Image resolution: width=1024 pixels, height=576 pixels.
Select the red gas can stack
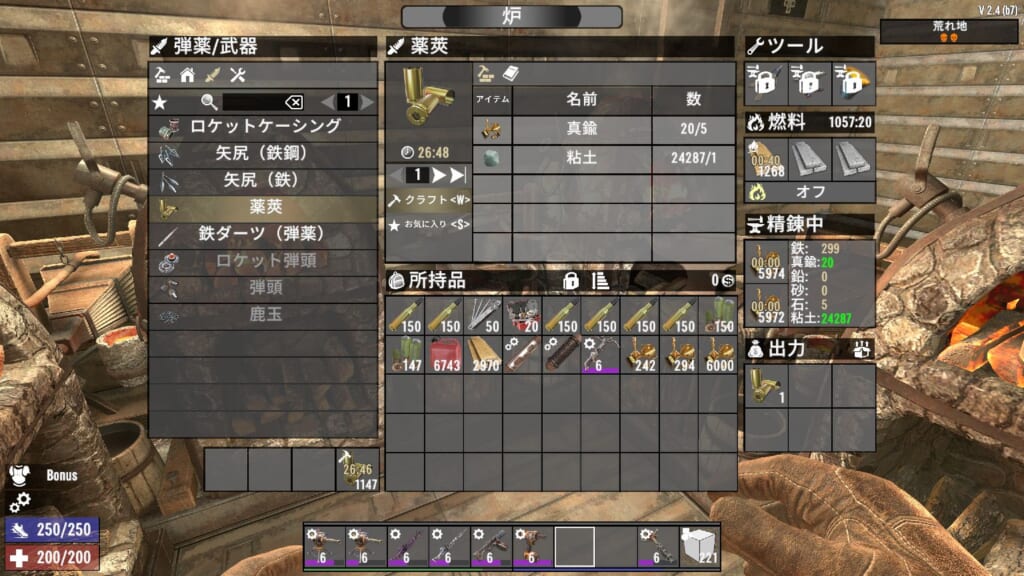(x=445, y=354)
